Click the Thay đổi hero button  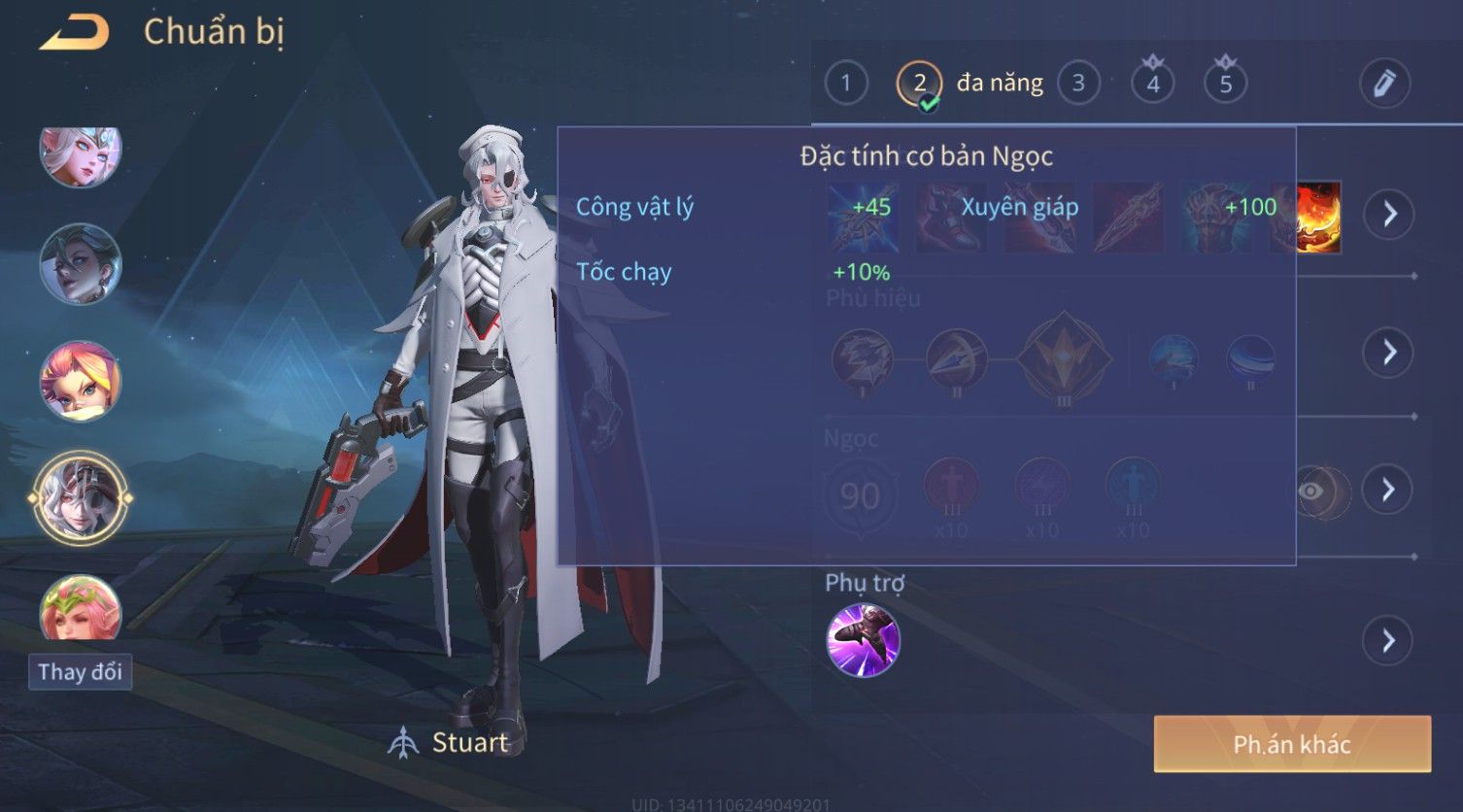click(80, 672)
